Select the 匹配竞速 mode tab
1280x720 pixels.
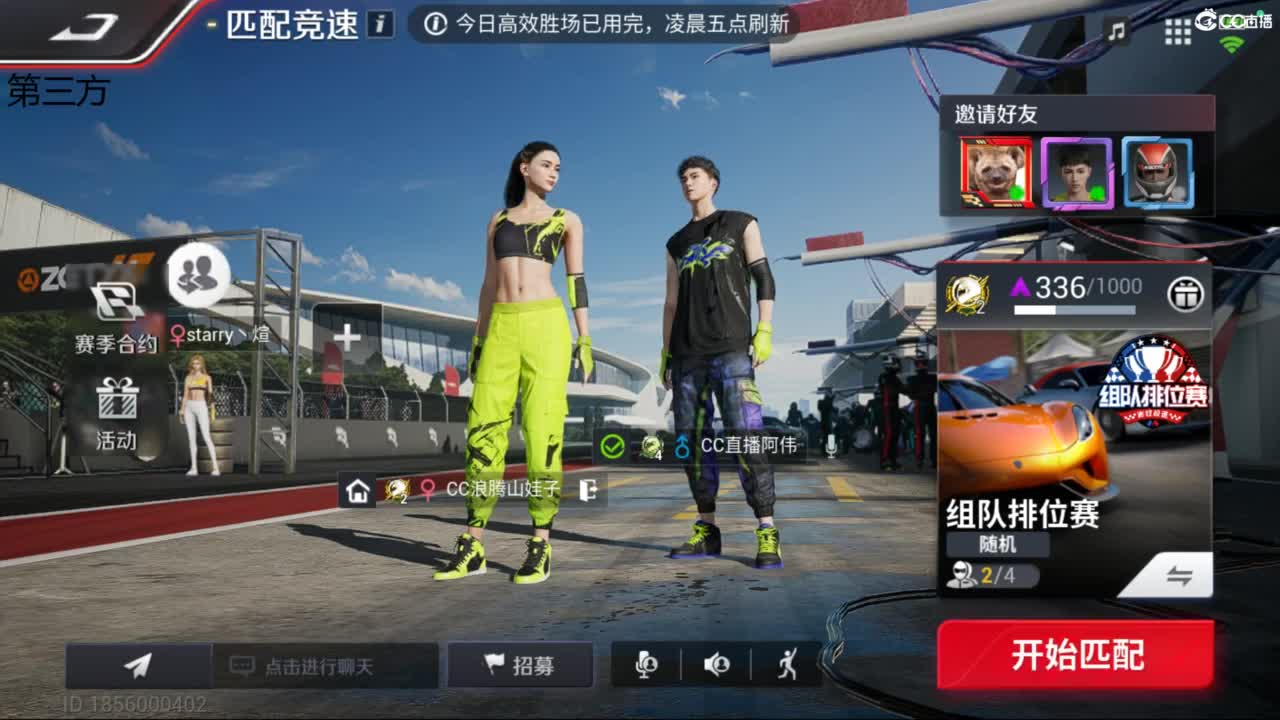290,24
